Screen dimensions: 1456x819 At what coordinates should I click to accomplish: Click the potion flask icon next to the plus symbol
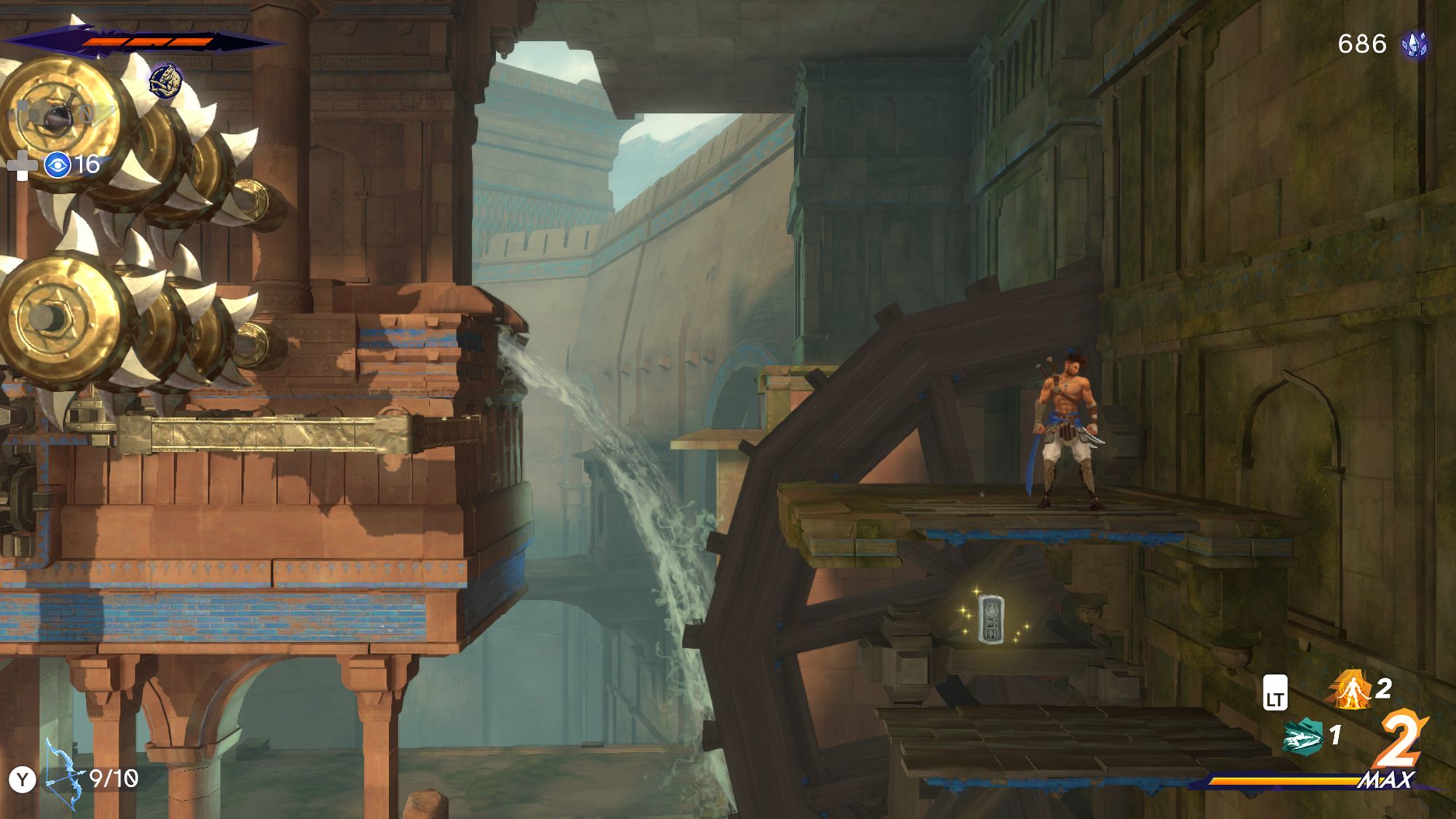(x=57, y=116)
